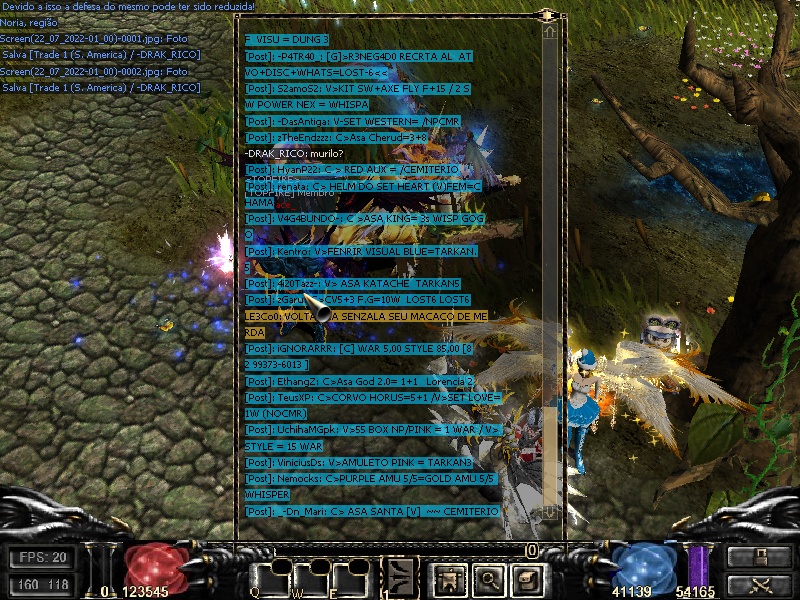
Task: Click the chat scrollbar thumb
Action: click(550, 455)
